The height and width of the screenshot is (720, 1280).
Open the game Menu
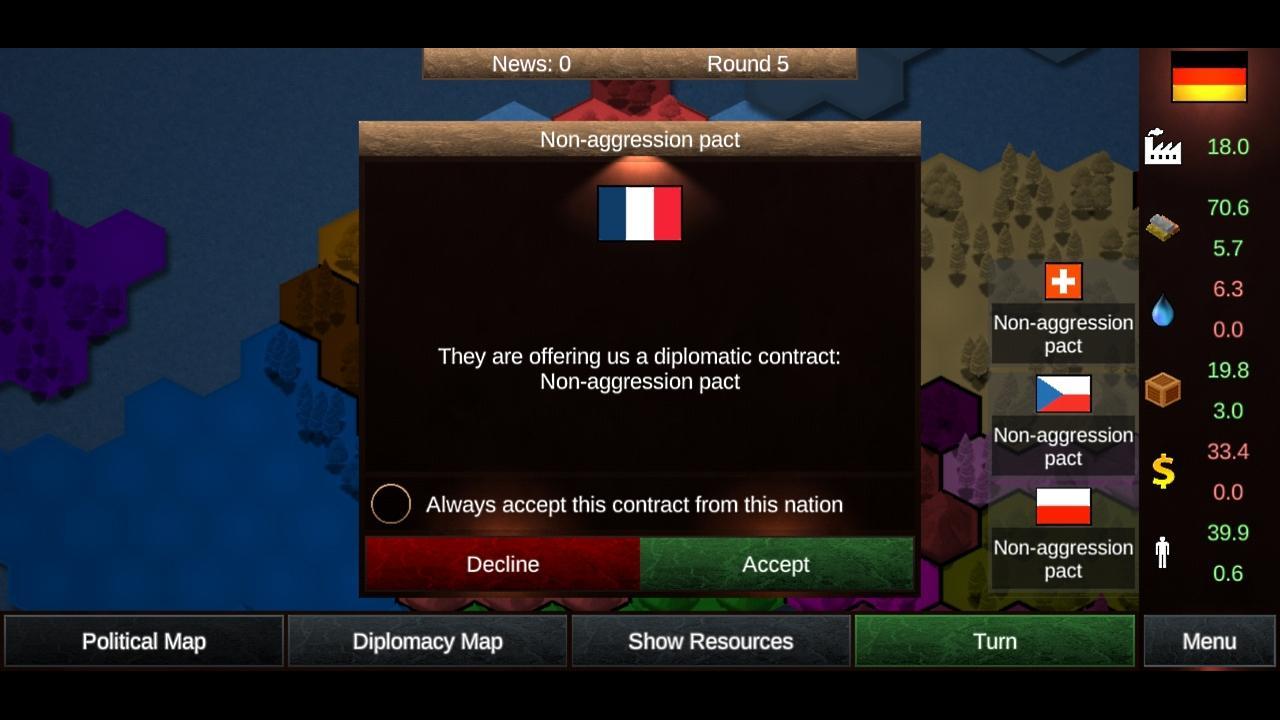(x=1209, y=641)
